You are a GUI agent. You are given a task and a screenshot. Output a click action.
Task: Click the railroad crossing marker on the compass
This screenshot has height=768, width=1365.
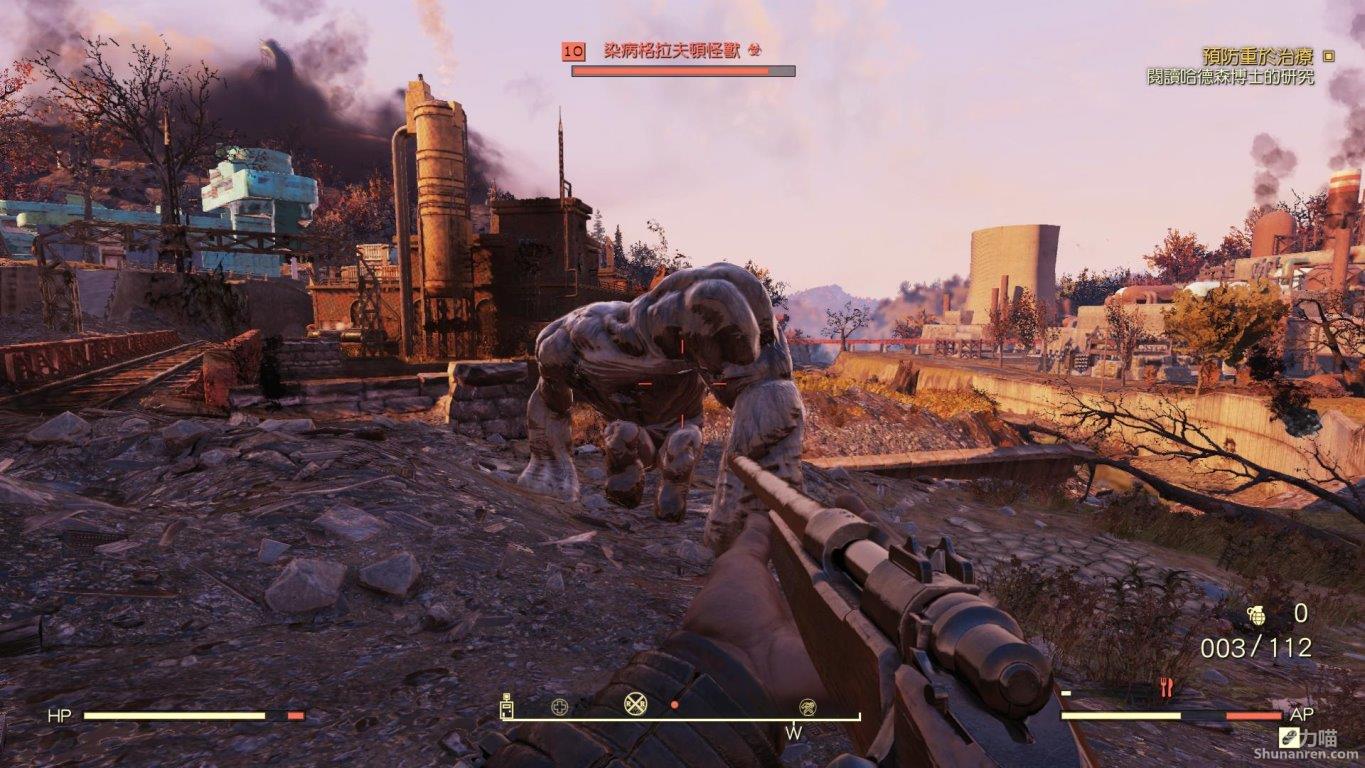(636, 703)
